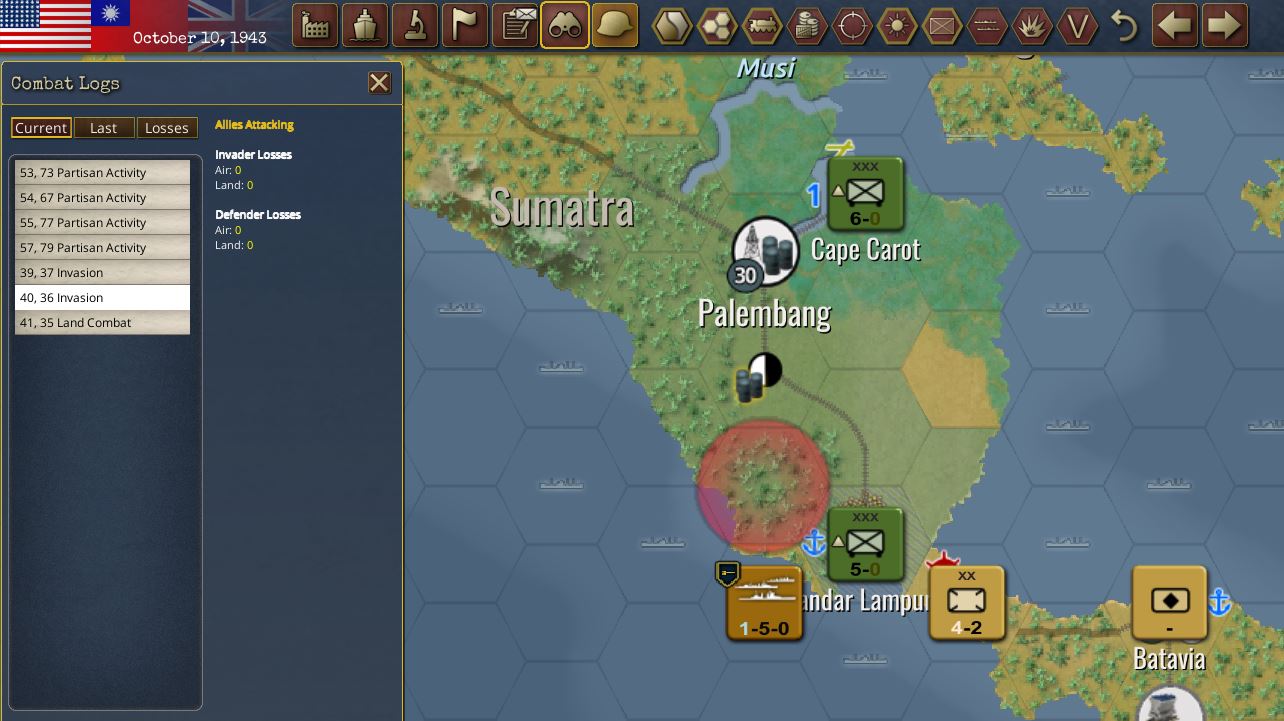Select the 57, 79 Partisan Activity entry
Screen dimensions: 1284x721
point(102,248)
